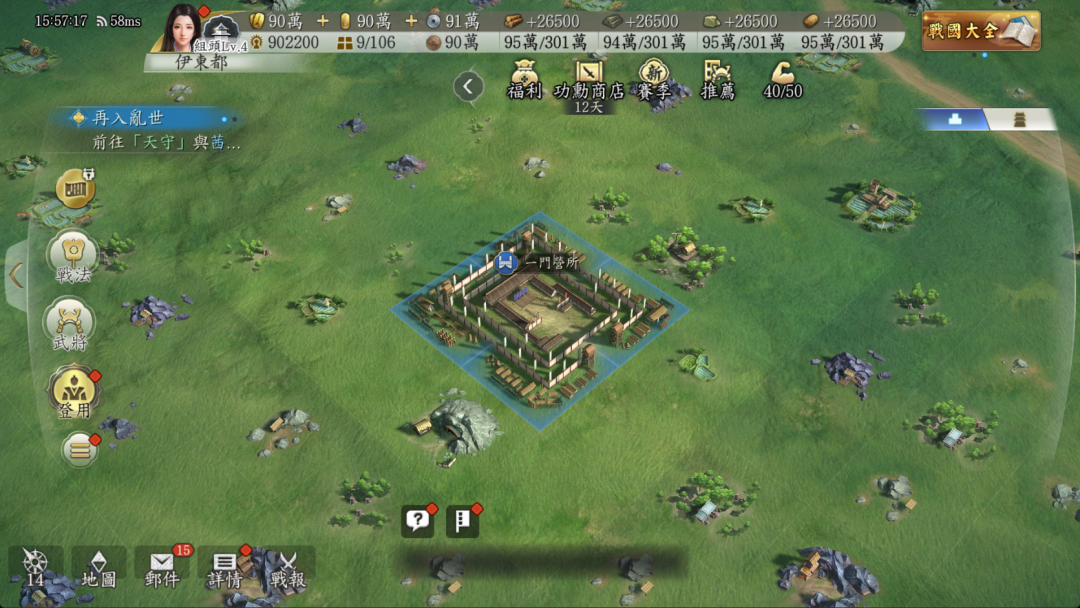Open the 戰國大全 encyclopedia
The height and width of the screenshot is (608, 1080).
pos(980,31)
